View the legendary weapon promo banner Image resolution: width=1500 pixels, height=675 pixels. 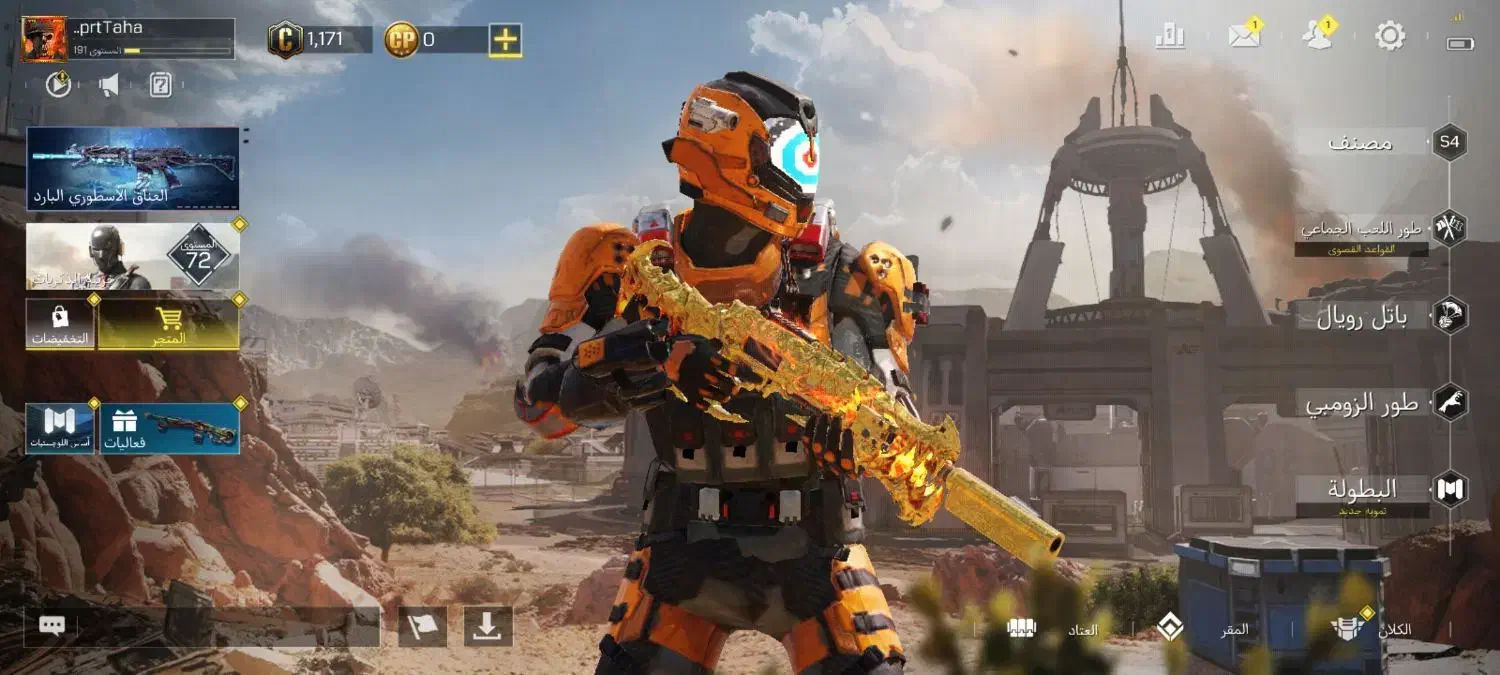click(133, 168)
